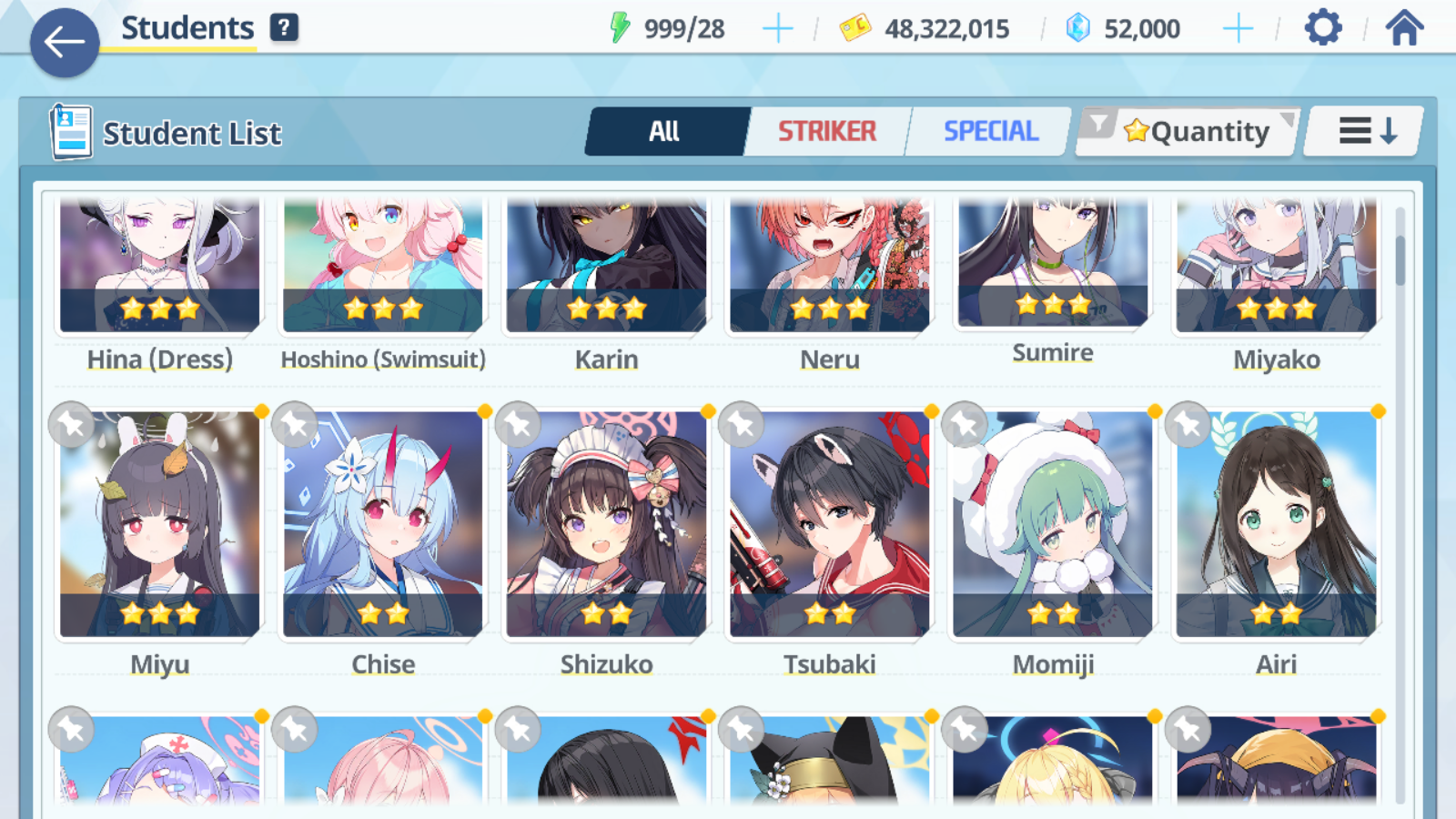Go back with the arrow button

coord(65,42)
